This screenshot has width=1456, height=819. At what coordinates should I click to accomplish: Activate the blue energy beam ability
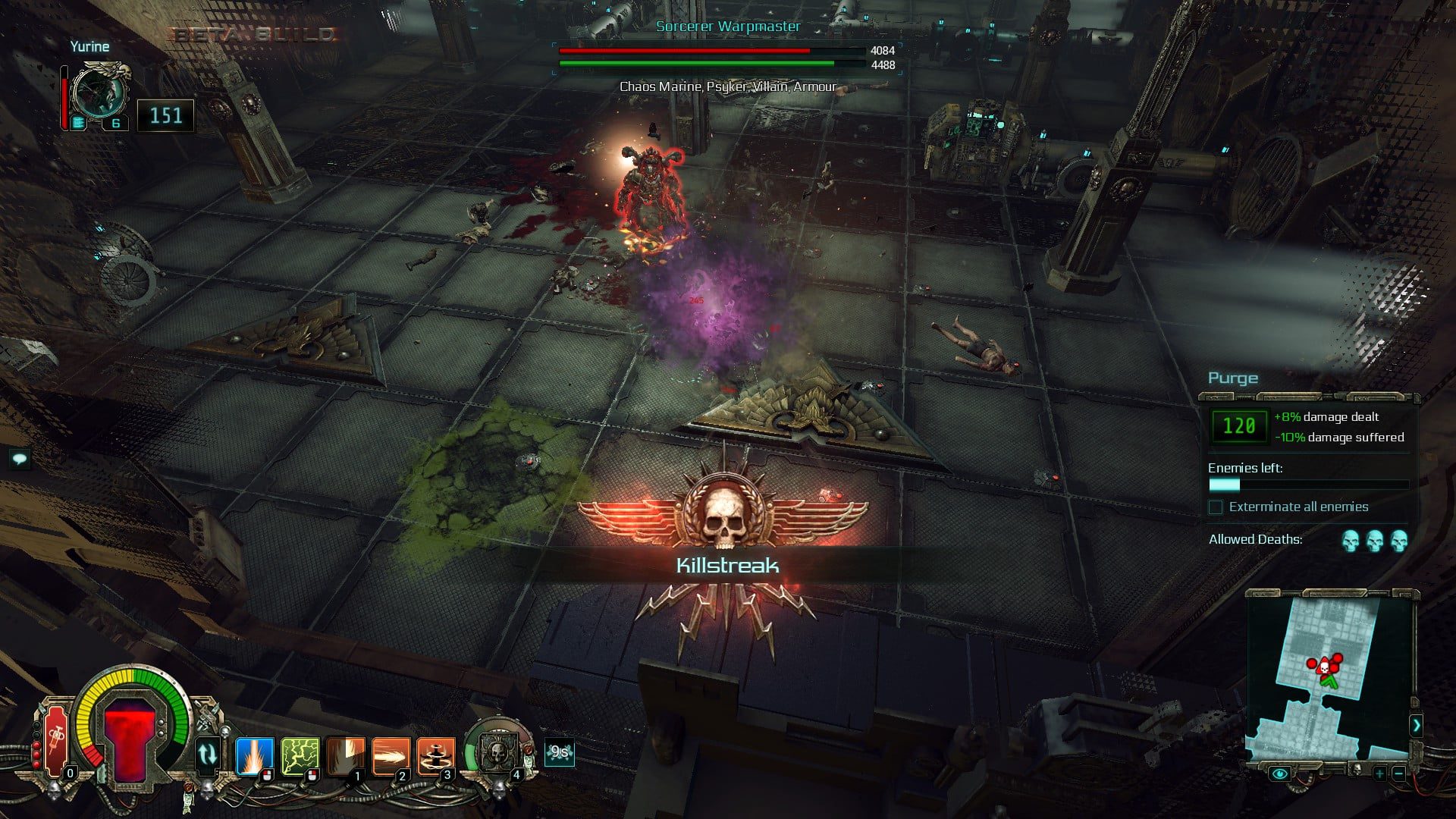click(x=253, y=755)
